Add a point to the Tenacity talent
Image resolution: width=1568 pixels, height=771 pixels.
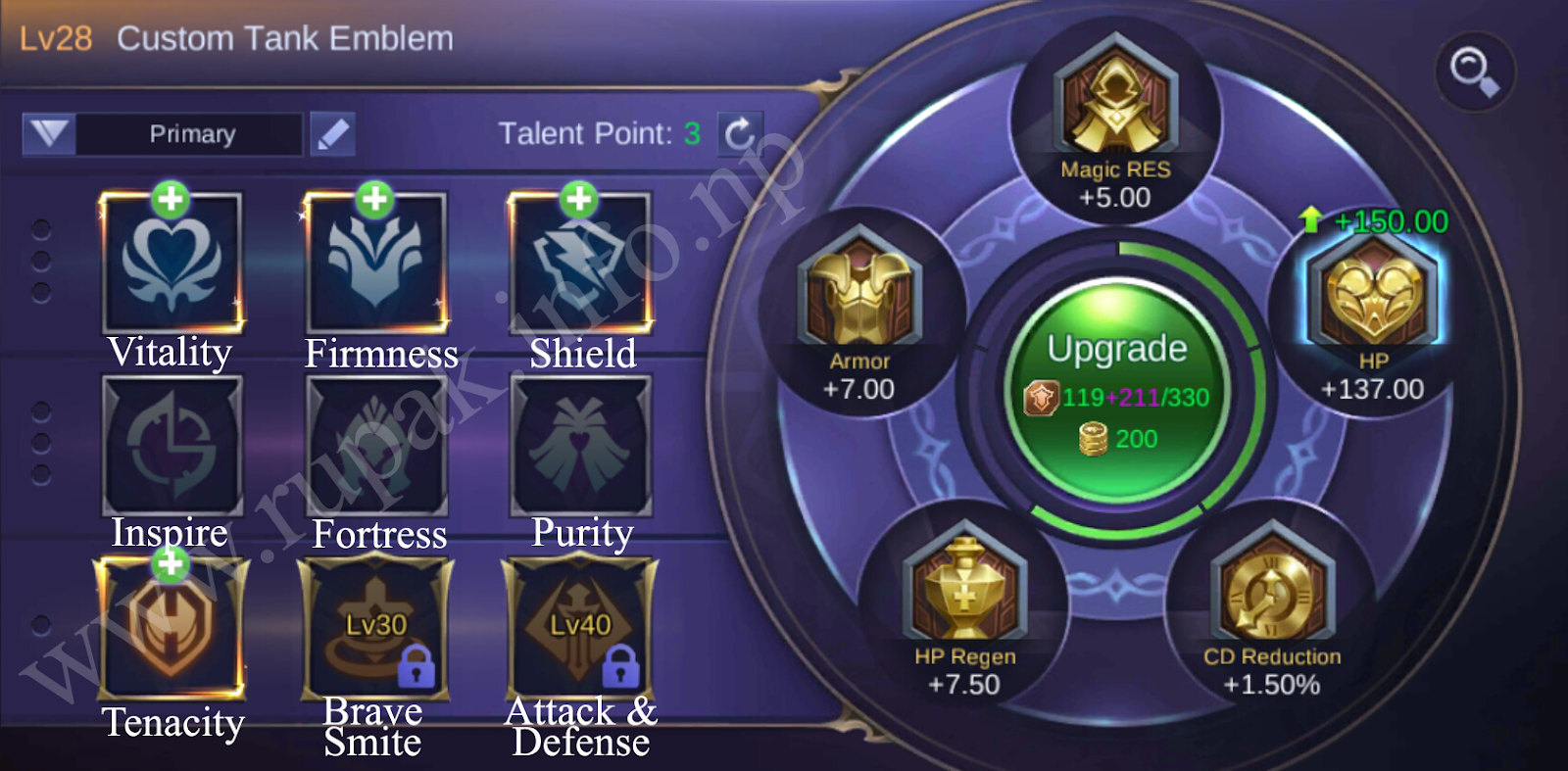169,564
